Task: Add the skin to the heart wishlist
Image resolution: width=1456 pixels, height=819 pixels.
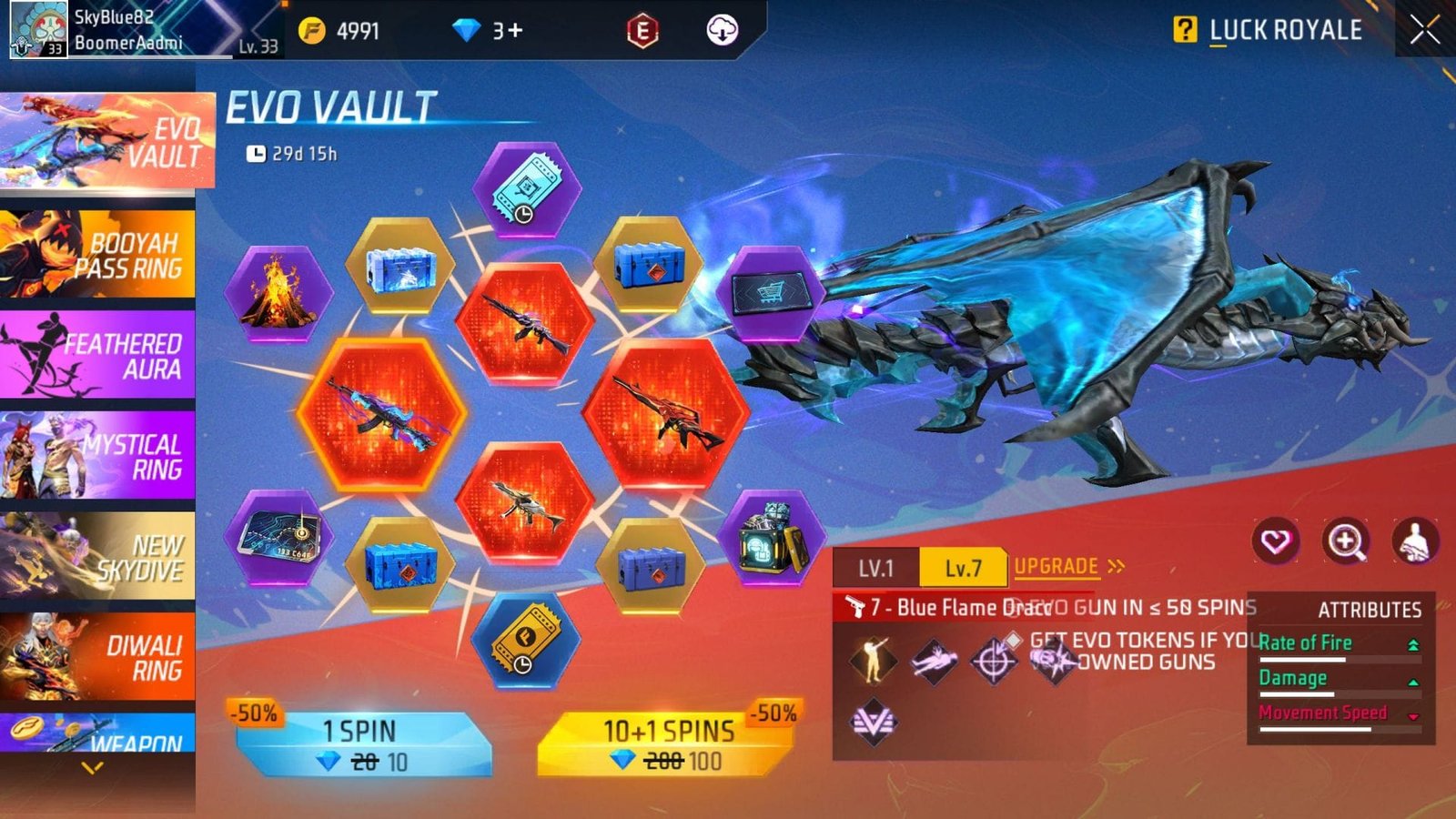Action: 1275,541
